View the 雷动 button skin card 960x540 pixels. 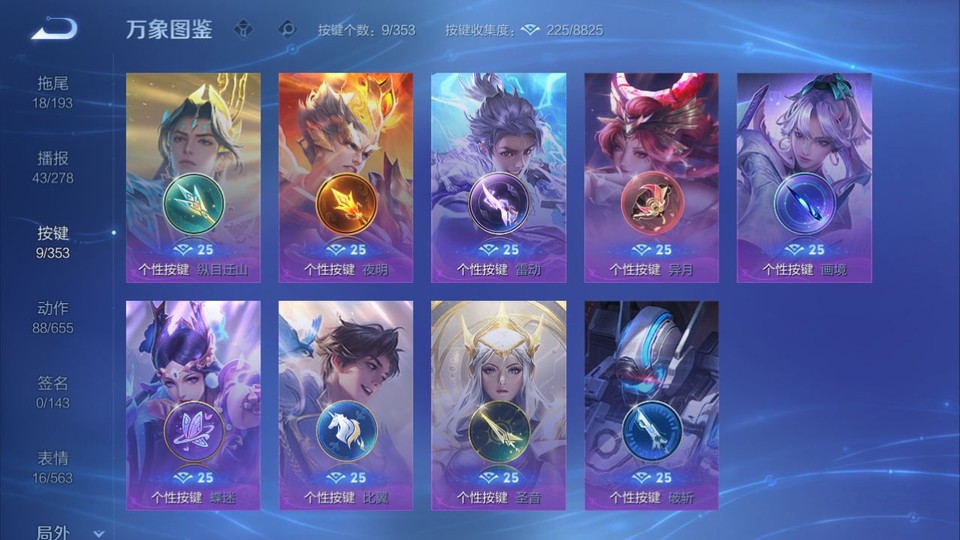click(x=499, y=177)
